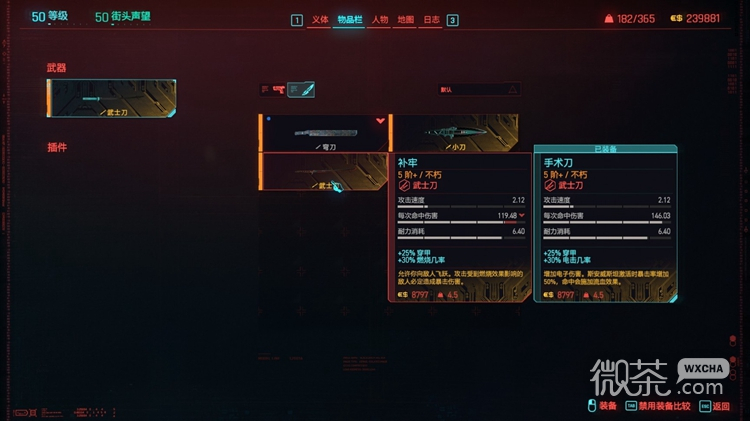Choose the 弯刀 machete item
The height and width of the screenshot is (421, 750).
323,132
